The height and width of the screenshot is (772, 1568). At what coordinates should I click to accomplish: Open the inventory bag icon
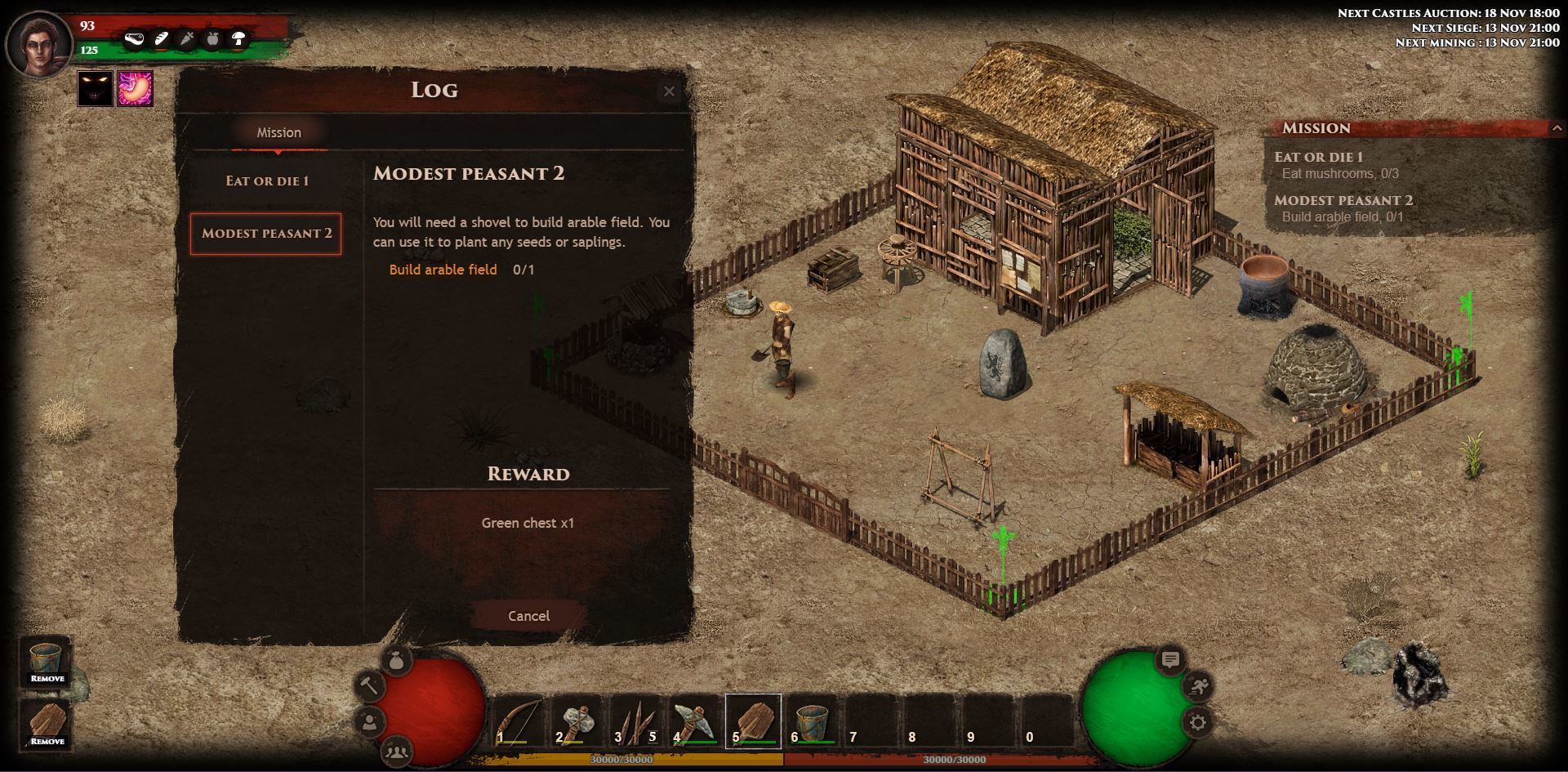pos(397,660)
